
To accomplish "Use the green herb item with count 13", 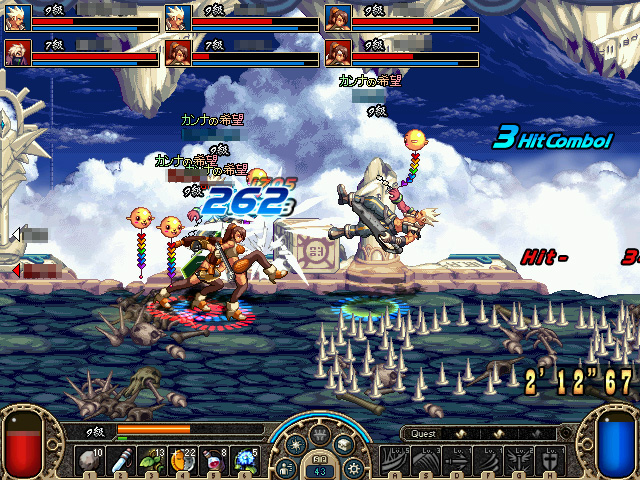I will click(x=153, y=459).
